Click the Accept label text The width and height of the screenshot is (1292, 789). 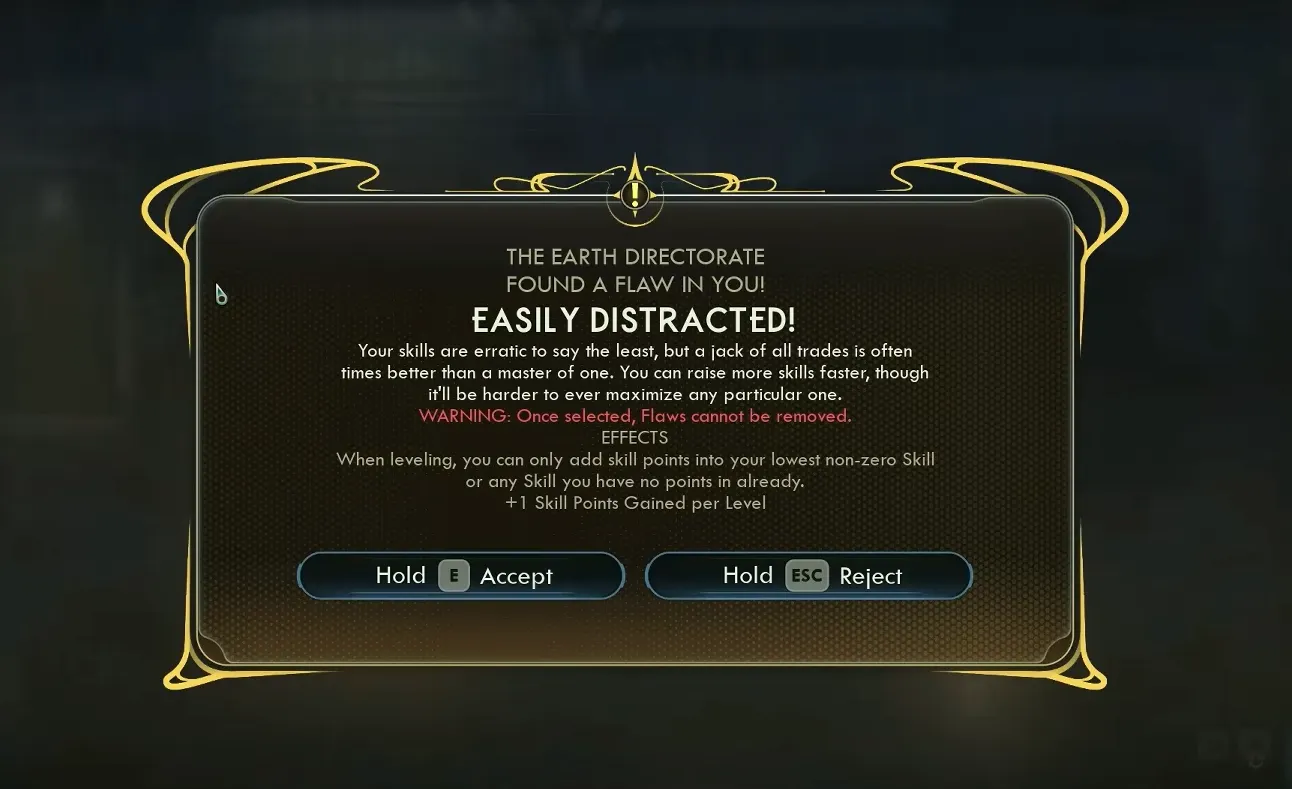click(x=517, y=575)
